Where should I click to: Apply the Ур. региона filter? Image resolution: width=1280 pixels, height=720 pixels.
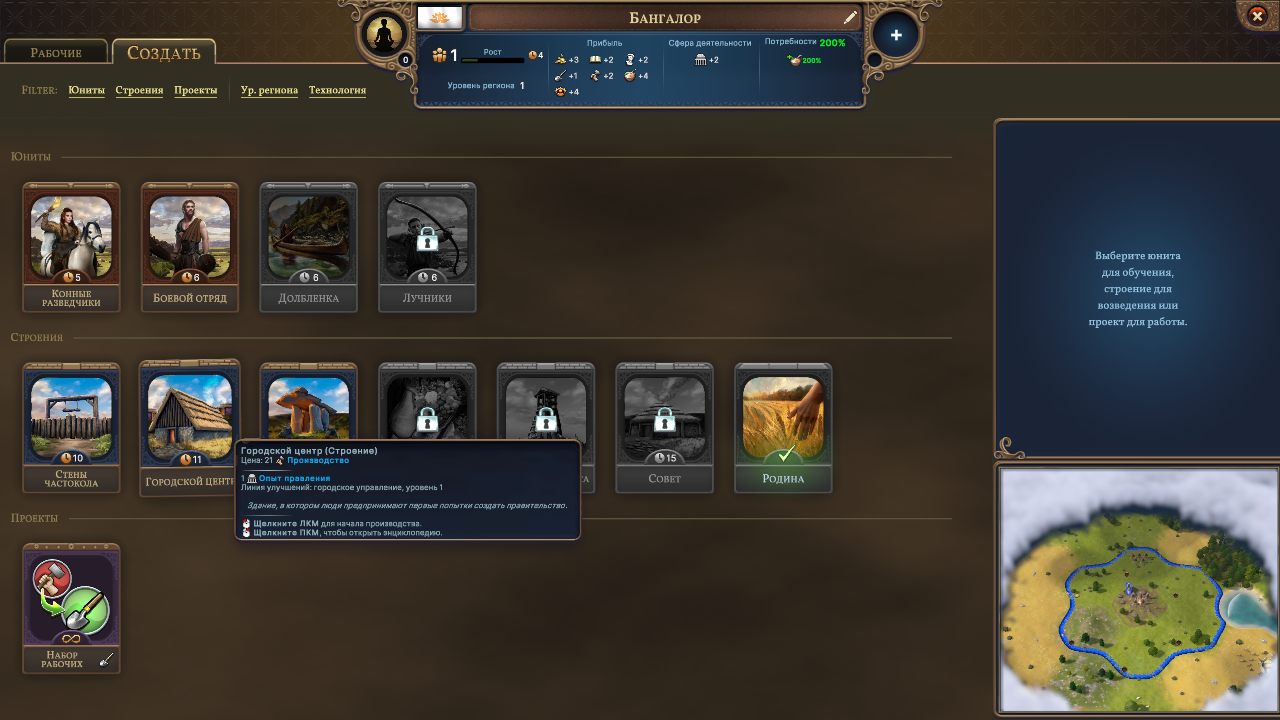click(x=269, y=90)
